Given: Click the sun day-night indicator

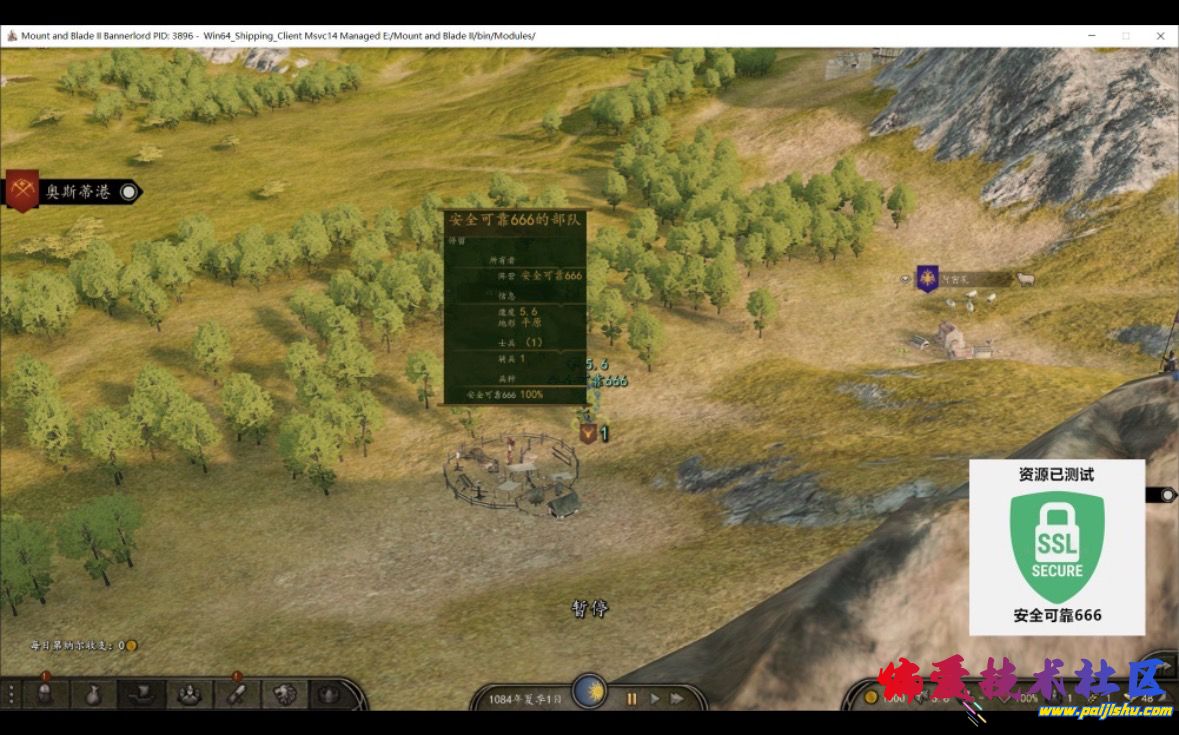Looking at the screenshot, I should click(589, 691).
